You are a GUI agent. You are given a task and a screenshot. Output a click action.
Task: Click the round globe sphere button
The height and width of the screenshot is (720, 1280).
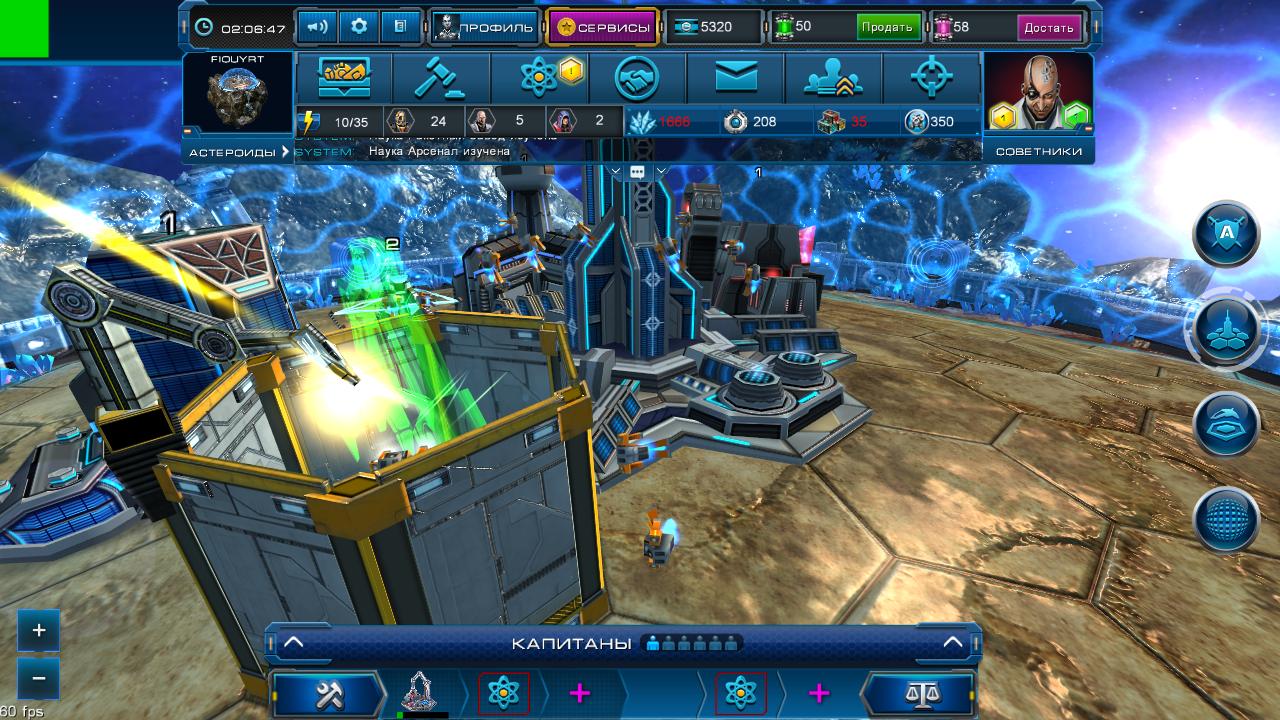point(1226,519)
